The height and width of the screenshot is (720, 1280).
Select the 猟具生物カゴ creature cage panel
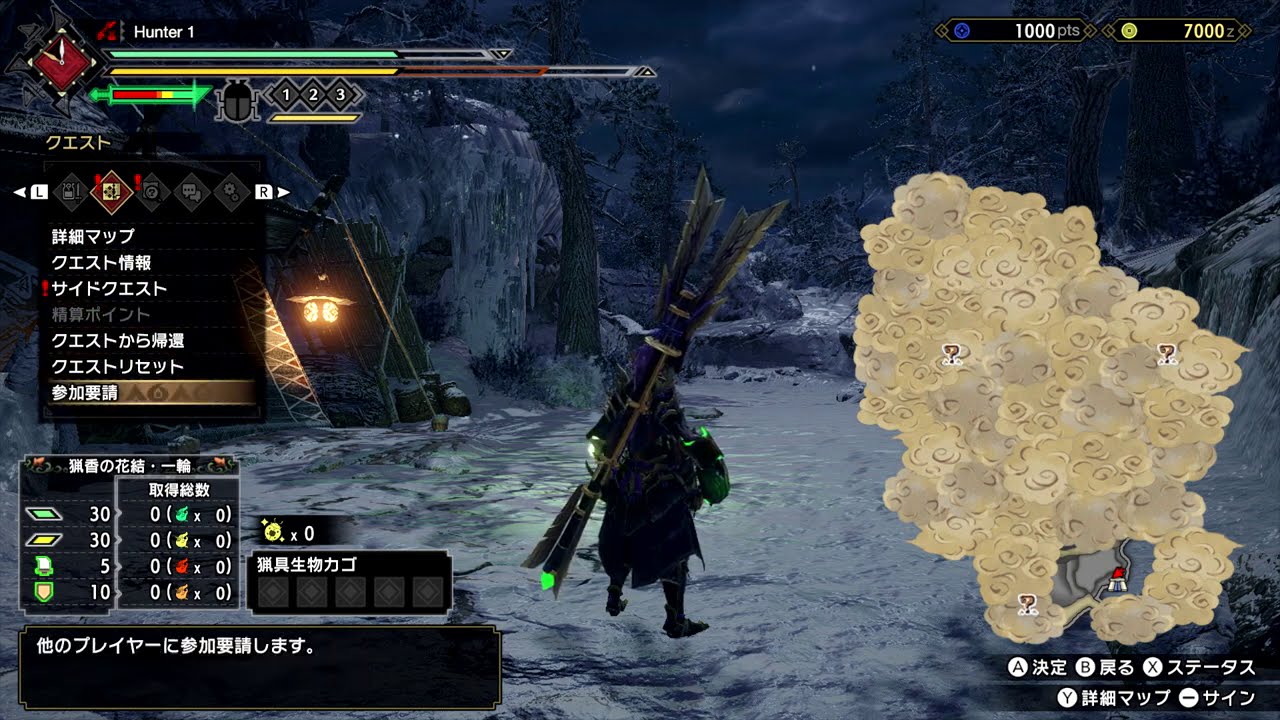[x=349, y=582]
